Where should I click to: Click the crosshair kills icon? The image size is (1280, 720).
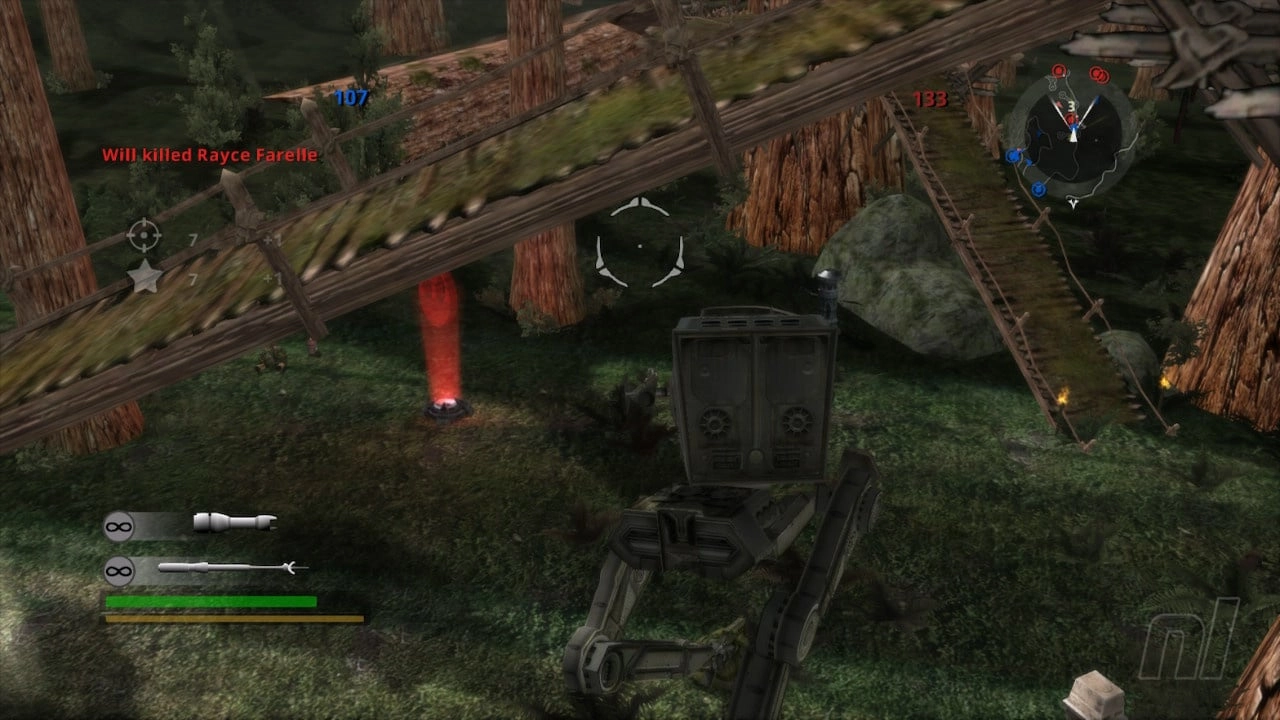144,236
